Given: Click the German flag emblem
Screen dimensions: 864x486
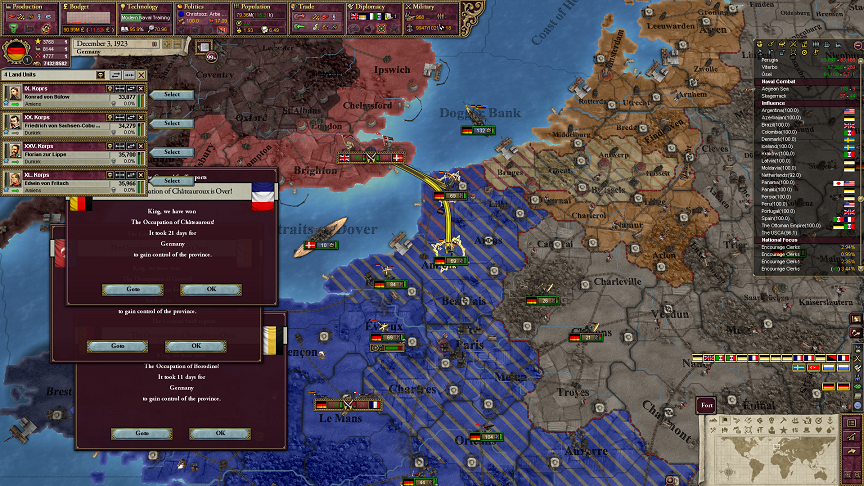Looking at the screenshot, I should [x=16, y=52].
